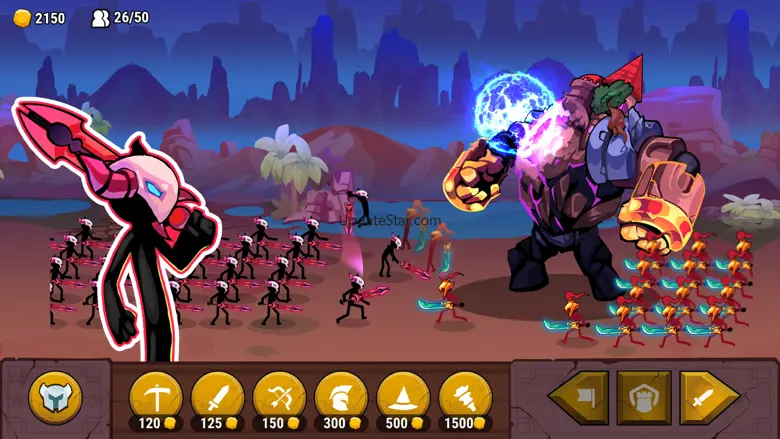This screenshot has height=439, width=780.
Task: Select the defend stance button
Action: tap(644, 398)
